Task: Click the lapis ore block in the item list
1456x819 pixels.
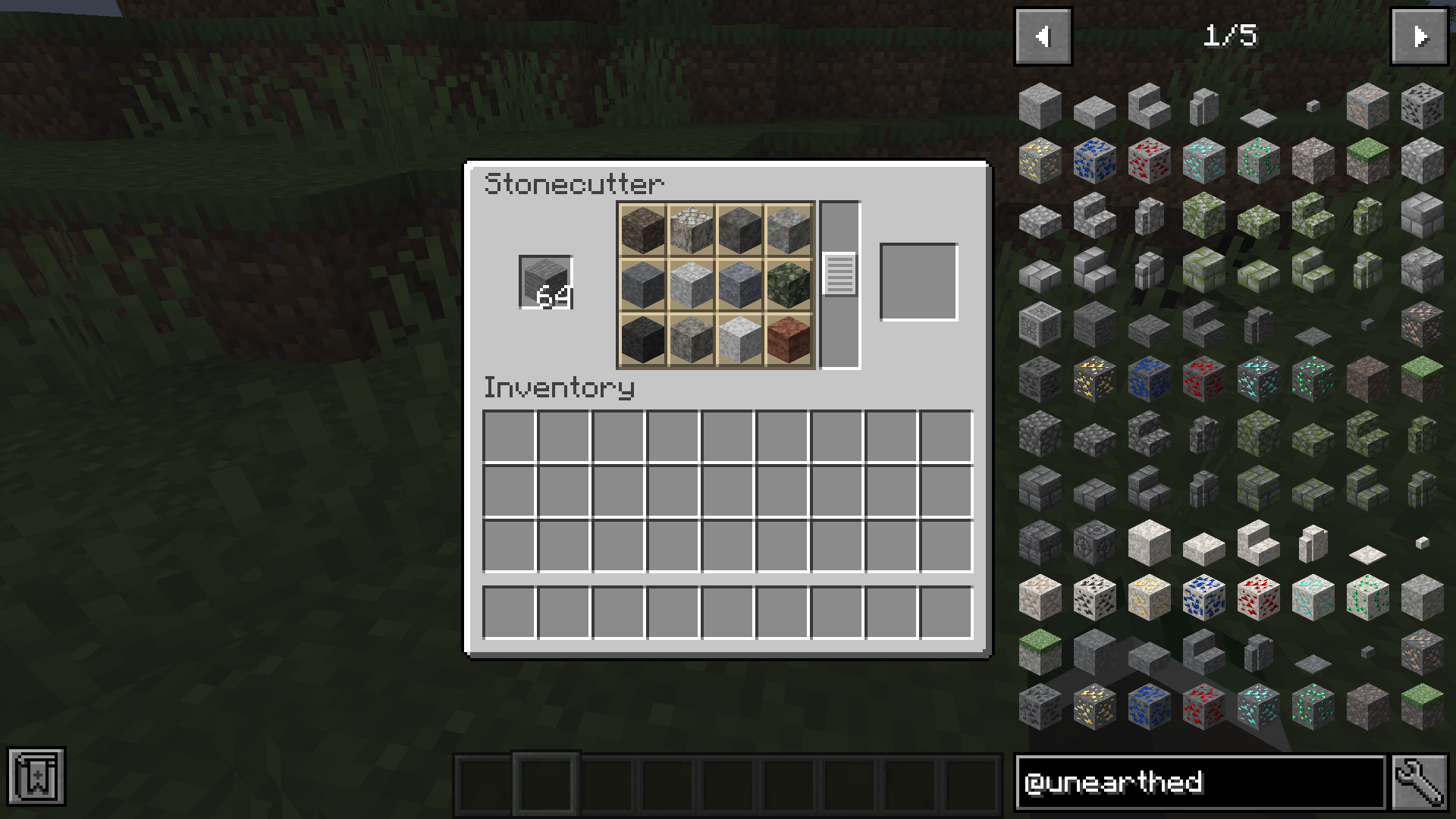Action: coord(1095,161)
